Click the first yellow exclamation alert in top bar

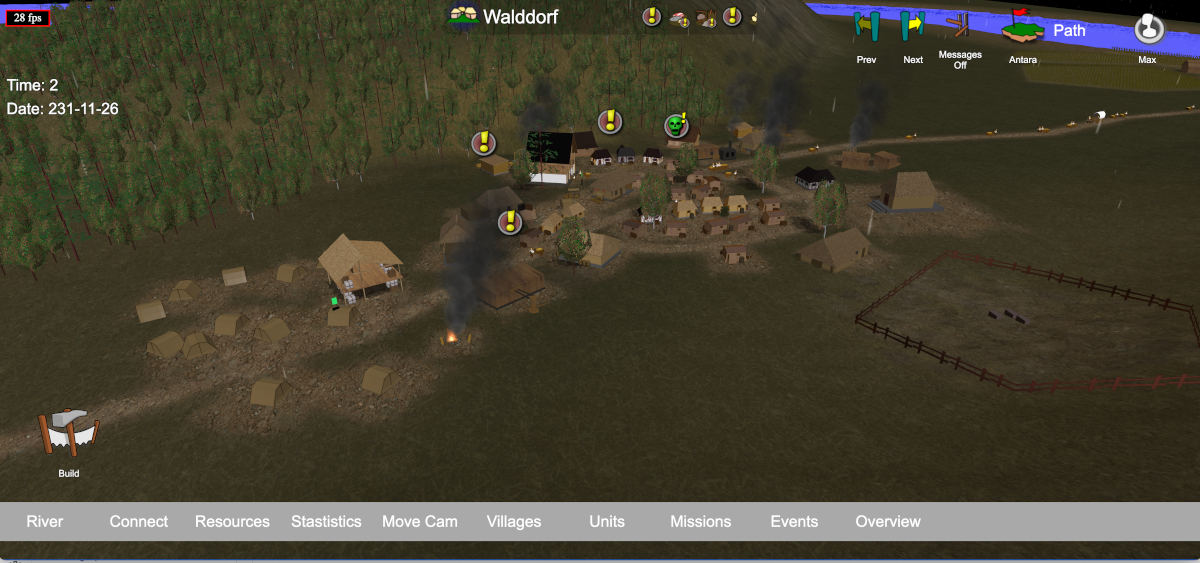coord(652,16)
